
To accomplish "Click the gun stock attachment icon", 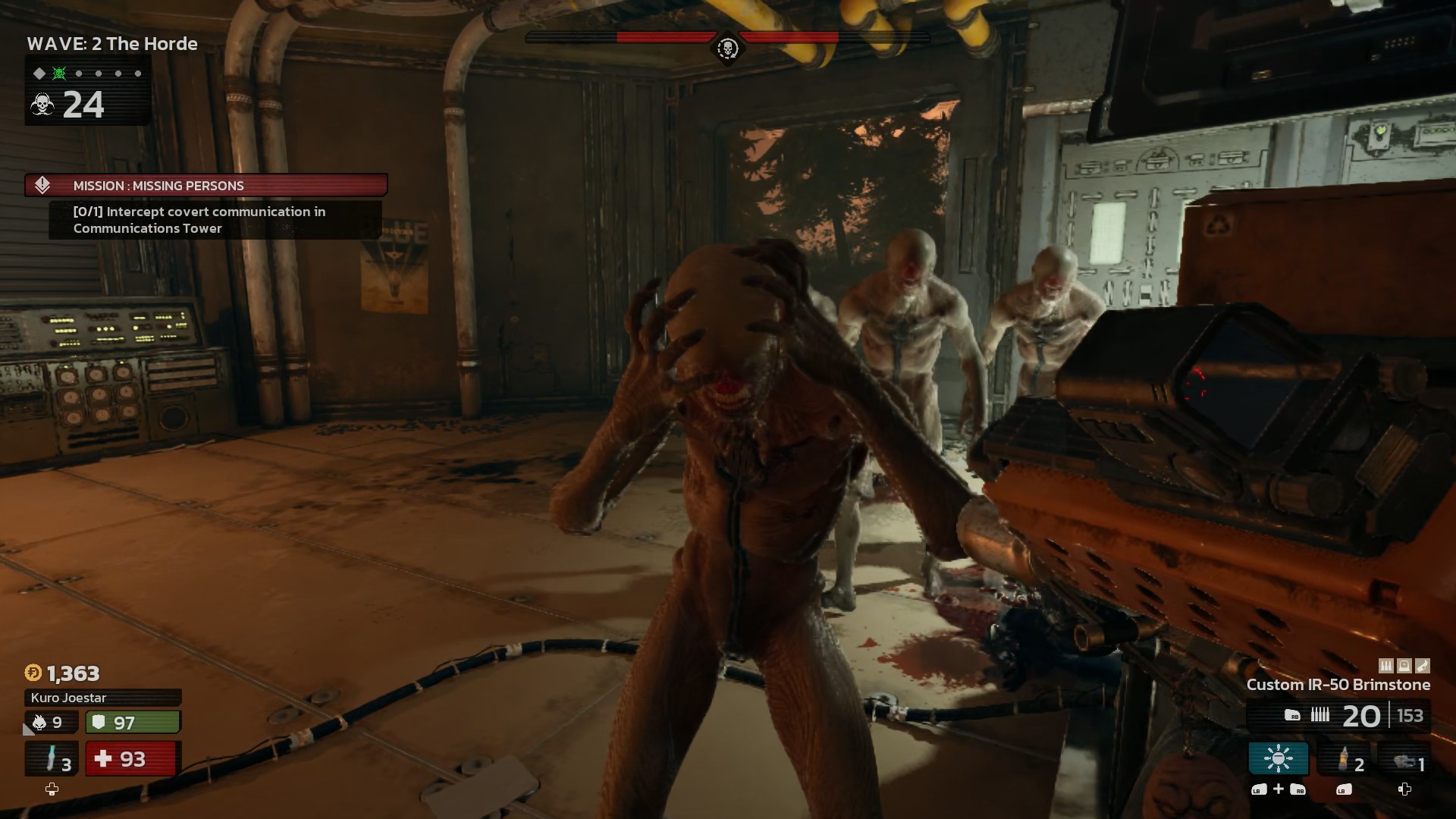I will pos(1423,666).
